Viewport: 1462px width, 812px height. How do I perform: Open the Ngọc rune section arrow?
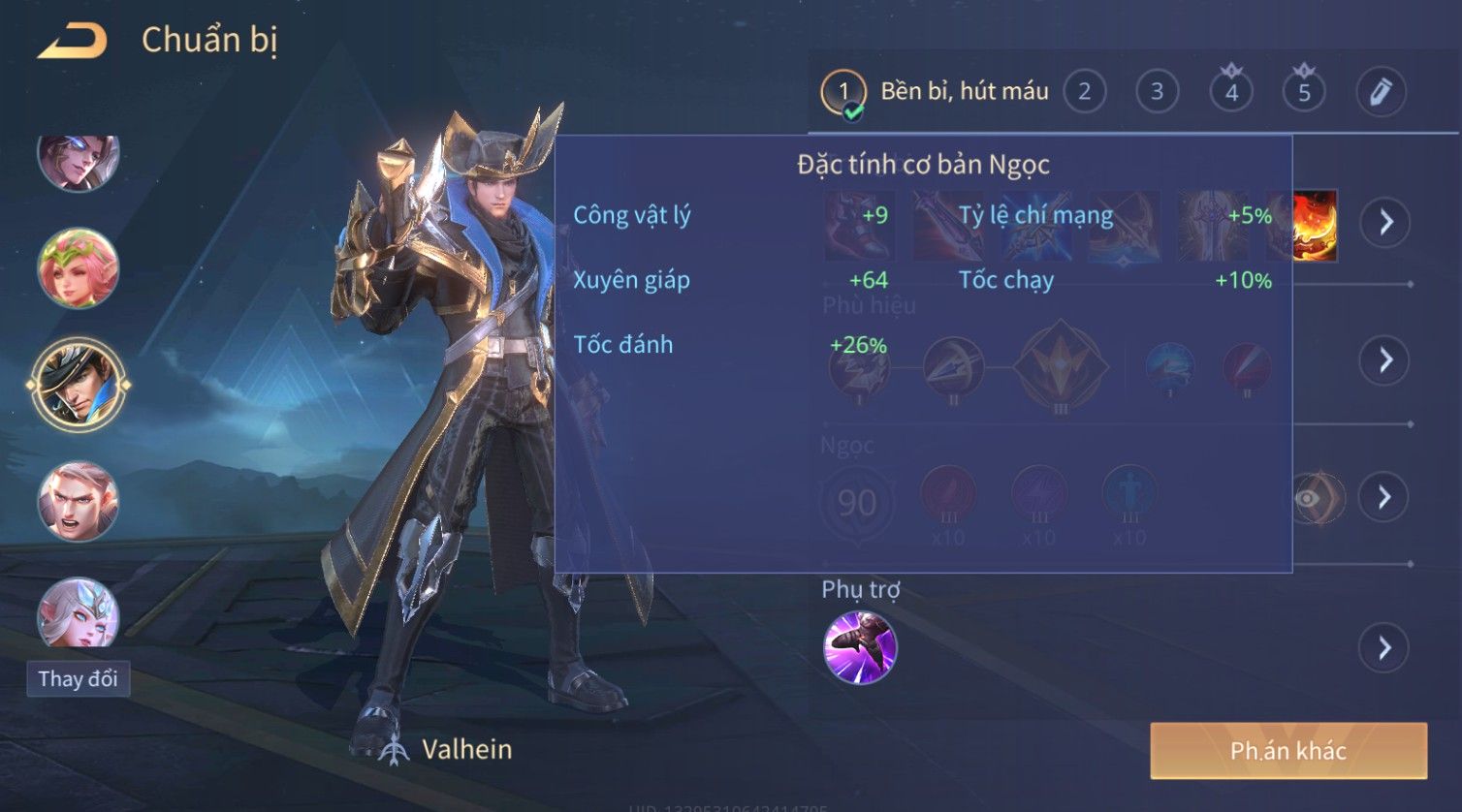(x=1385, y=497)
